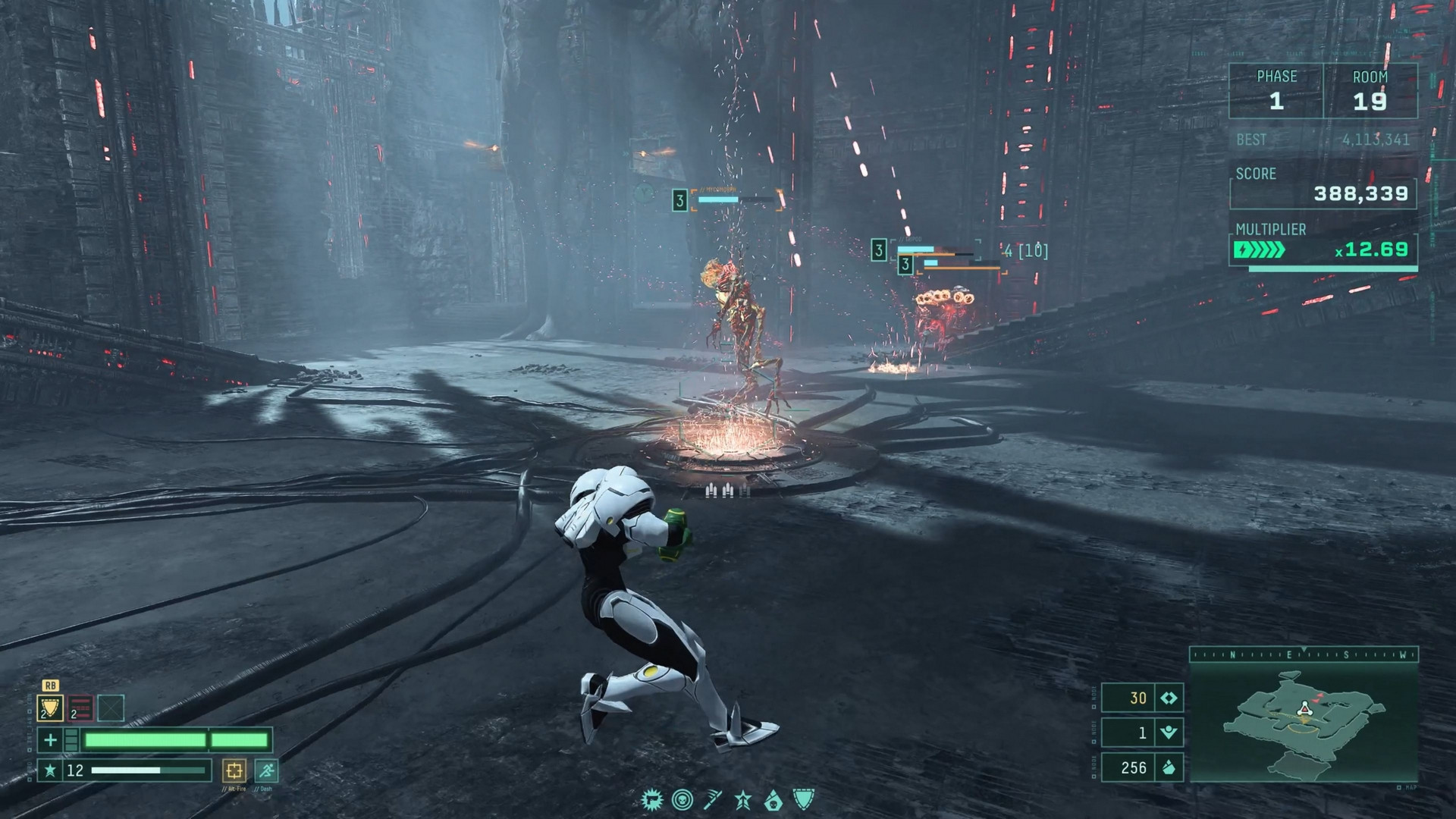This screenshot has width=1456, height=819.
Task: Click the empty X consumable slot
Action: pos(111,708)
